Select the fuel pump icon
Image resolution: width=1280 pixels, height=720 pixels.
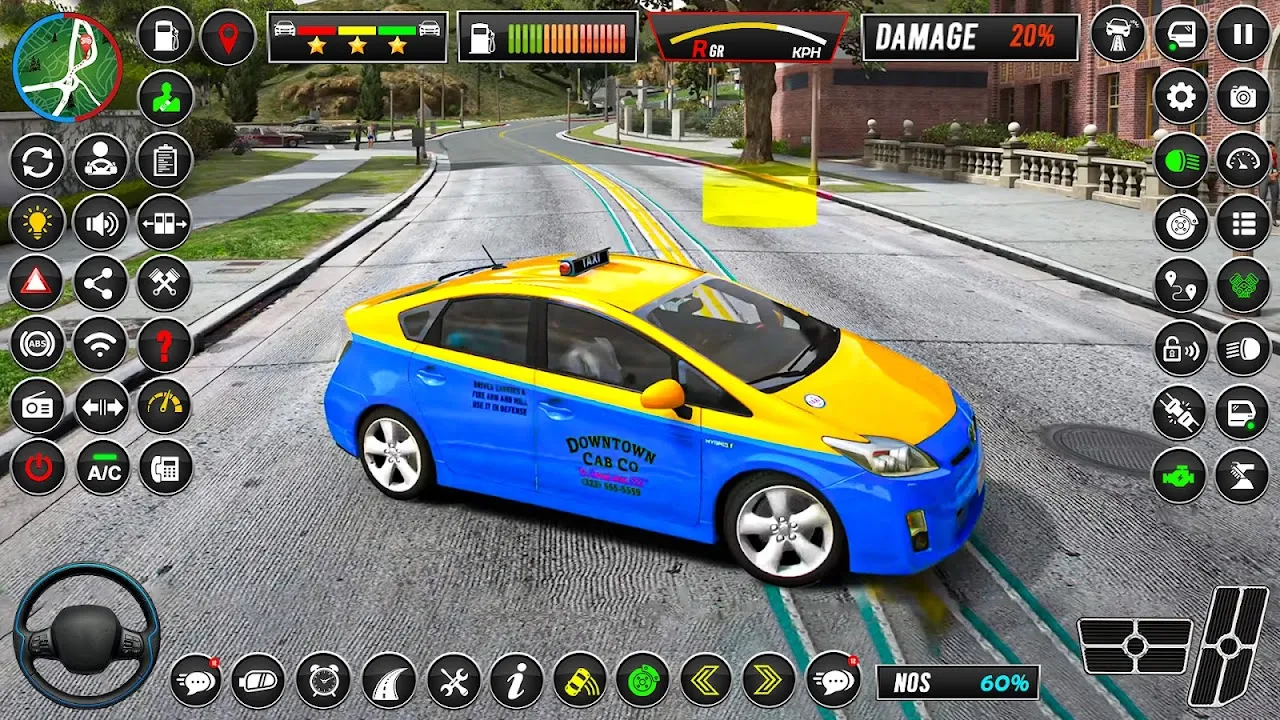(x=165, y=36)
